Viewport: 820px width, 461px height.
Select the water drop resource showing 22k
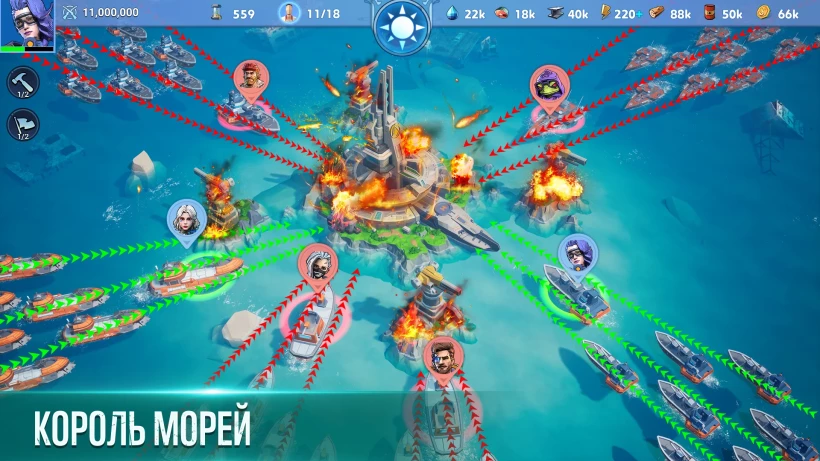465,13
